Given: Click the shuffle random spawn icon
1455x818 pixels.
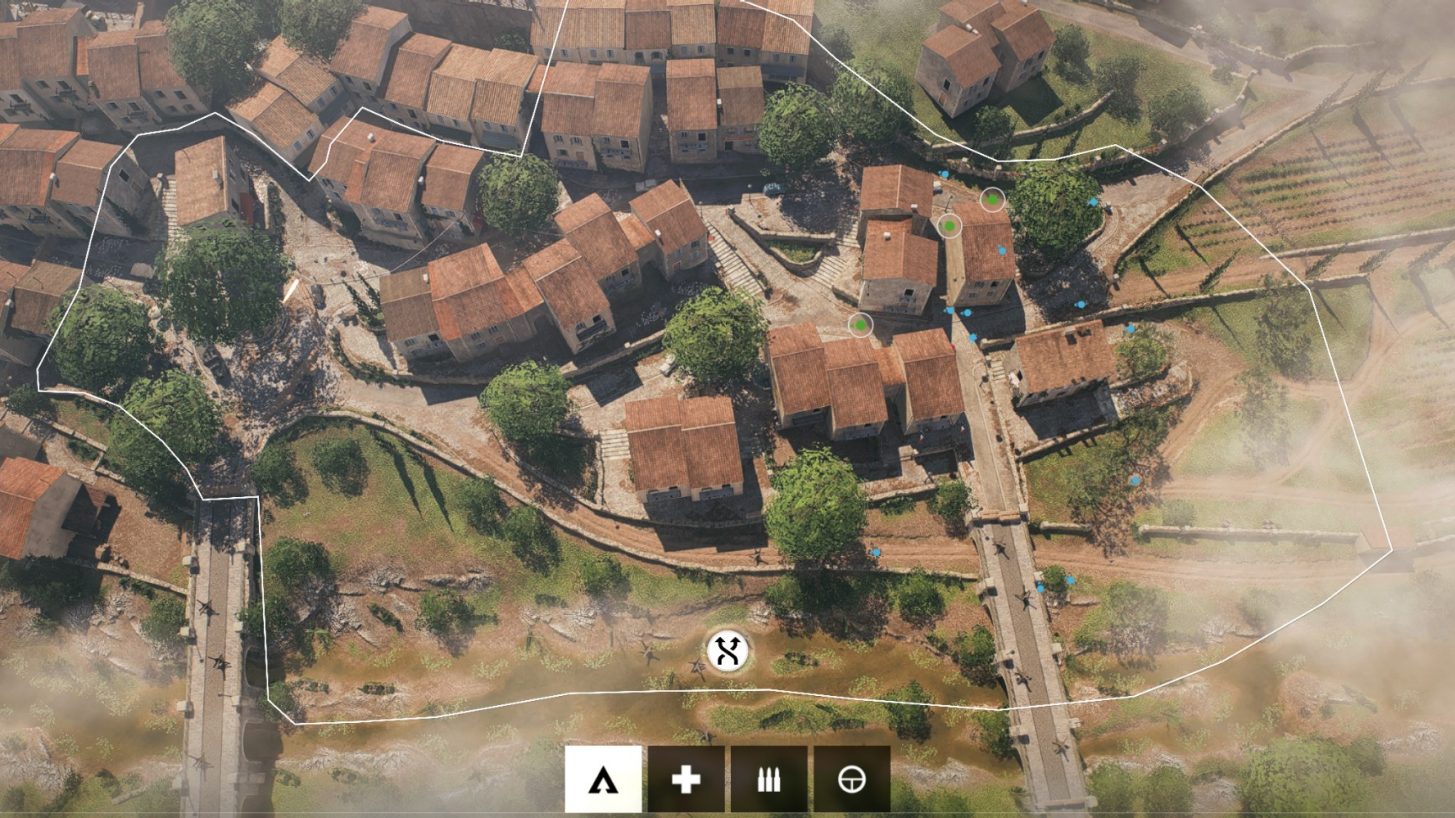Looking at the screenshot, I should point(728,651).
